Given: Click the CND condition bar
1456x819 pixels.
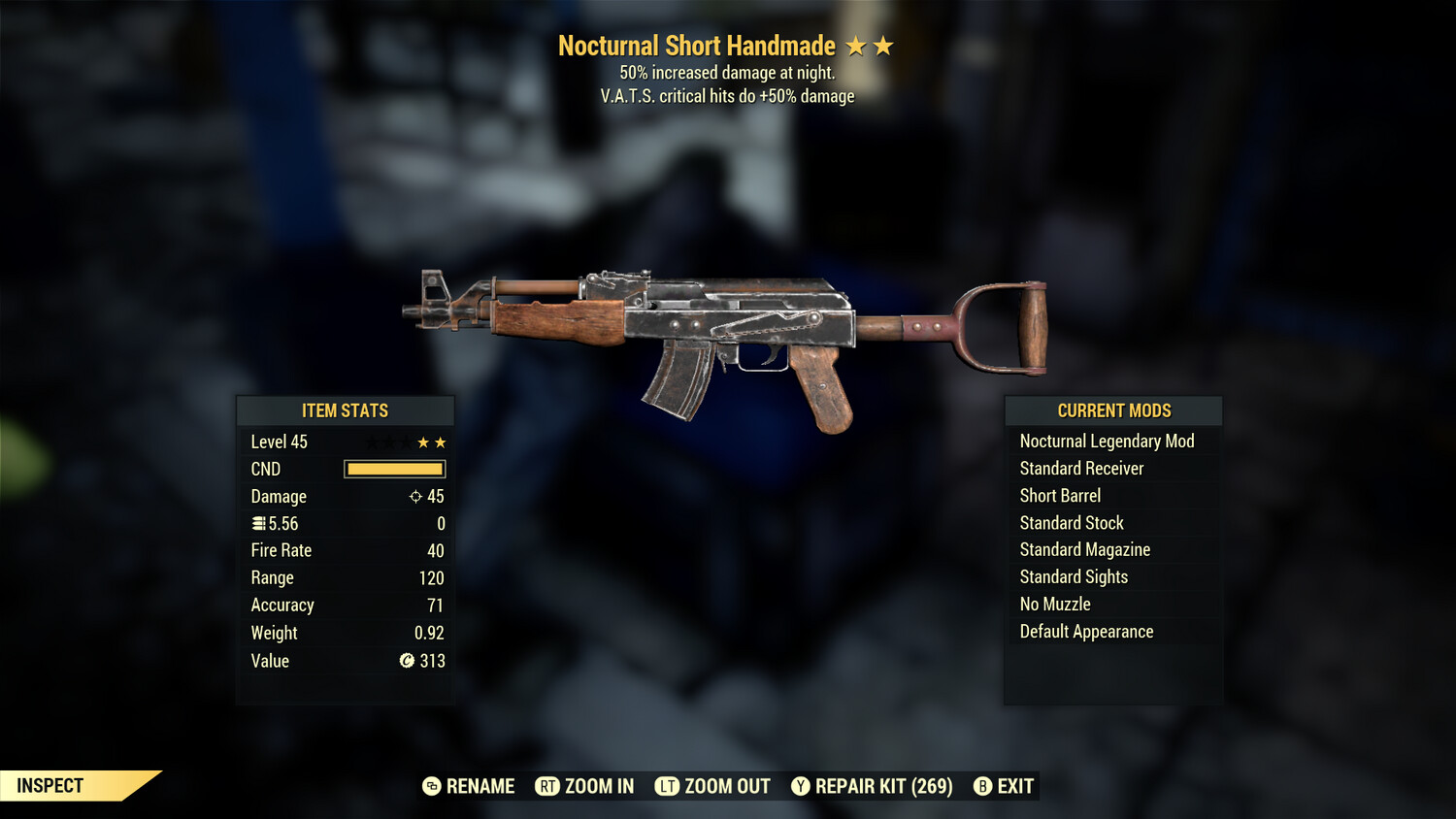Looking at the screenshot, I should click(x=394, y=469).
